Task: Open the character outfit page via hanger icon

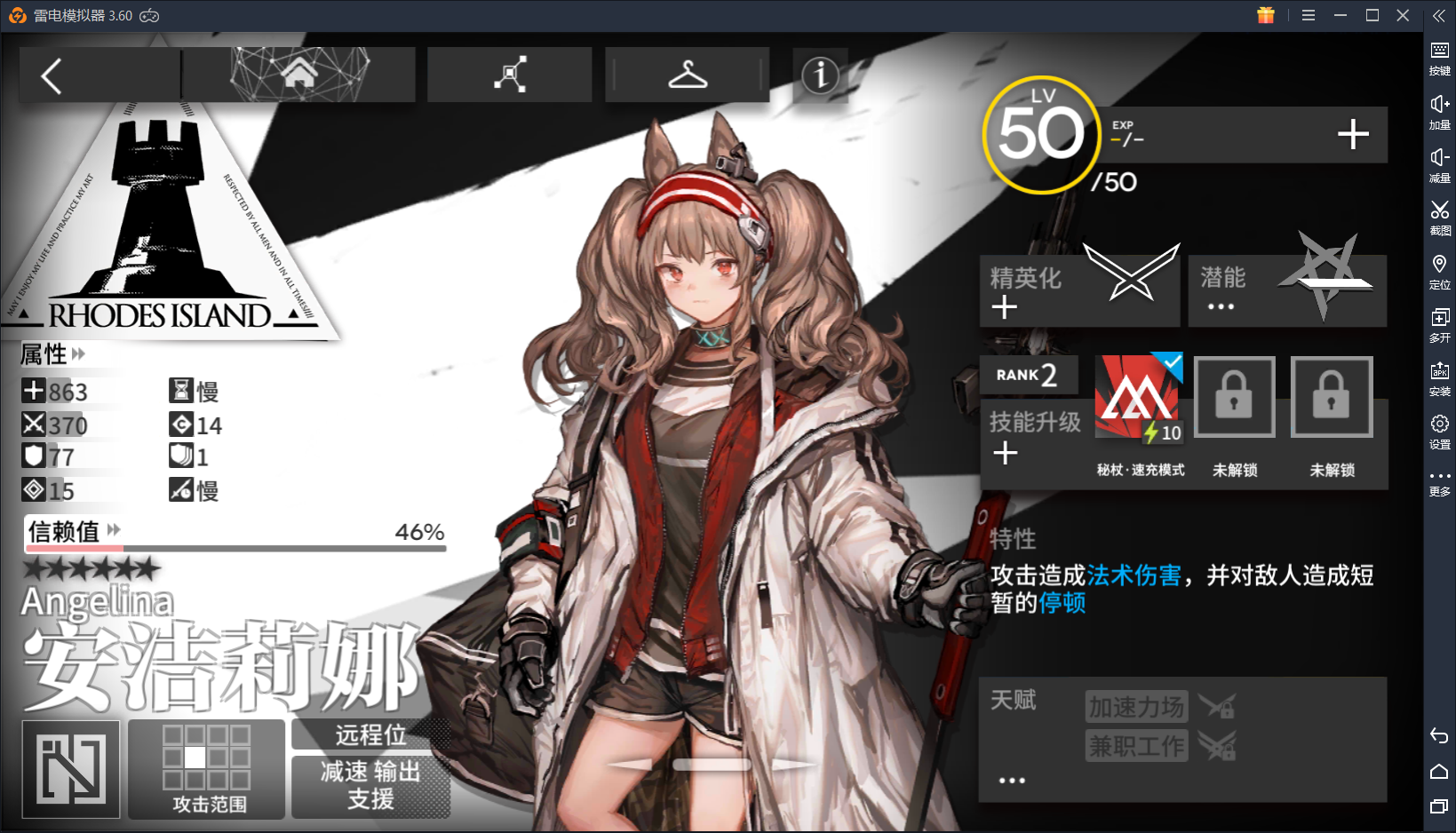Action: tap(687, 75)
